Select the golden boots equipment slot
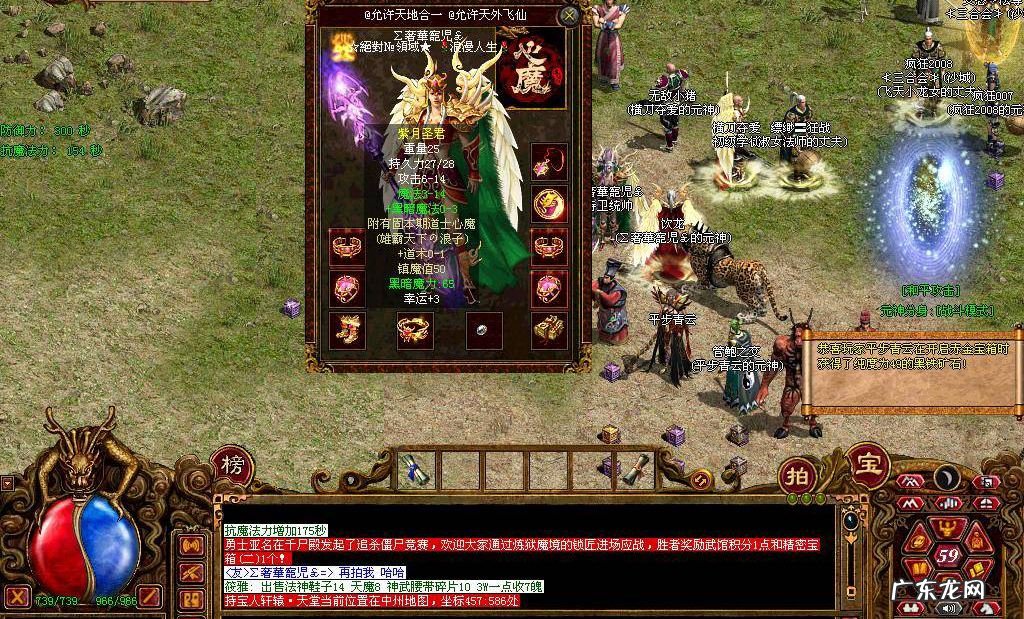This screenshot has height=619, width=1024. pos(347,329)
